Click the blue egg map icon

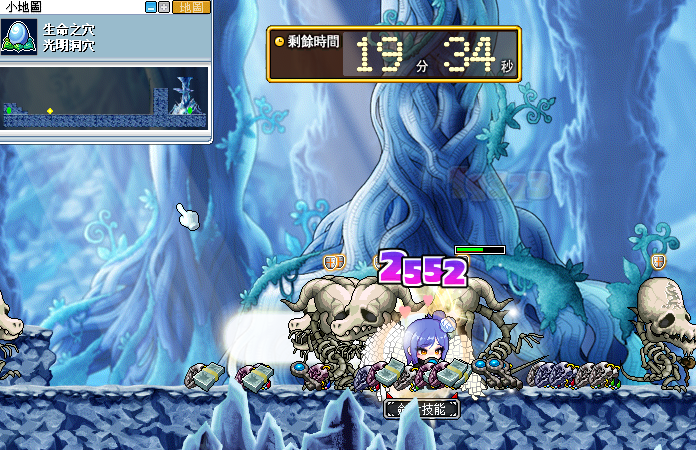tap(20, 38)
